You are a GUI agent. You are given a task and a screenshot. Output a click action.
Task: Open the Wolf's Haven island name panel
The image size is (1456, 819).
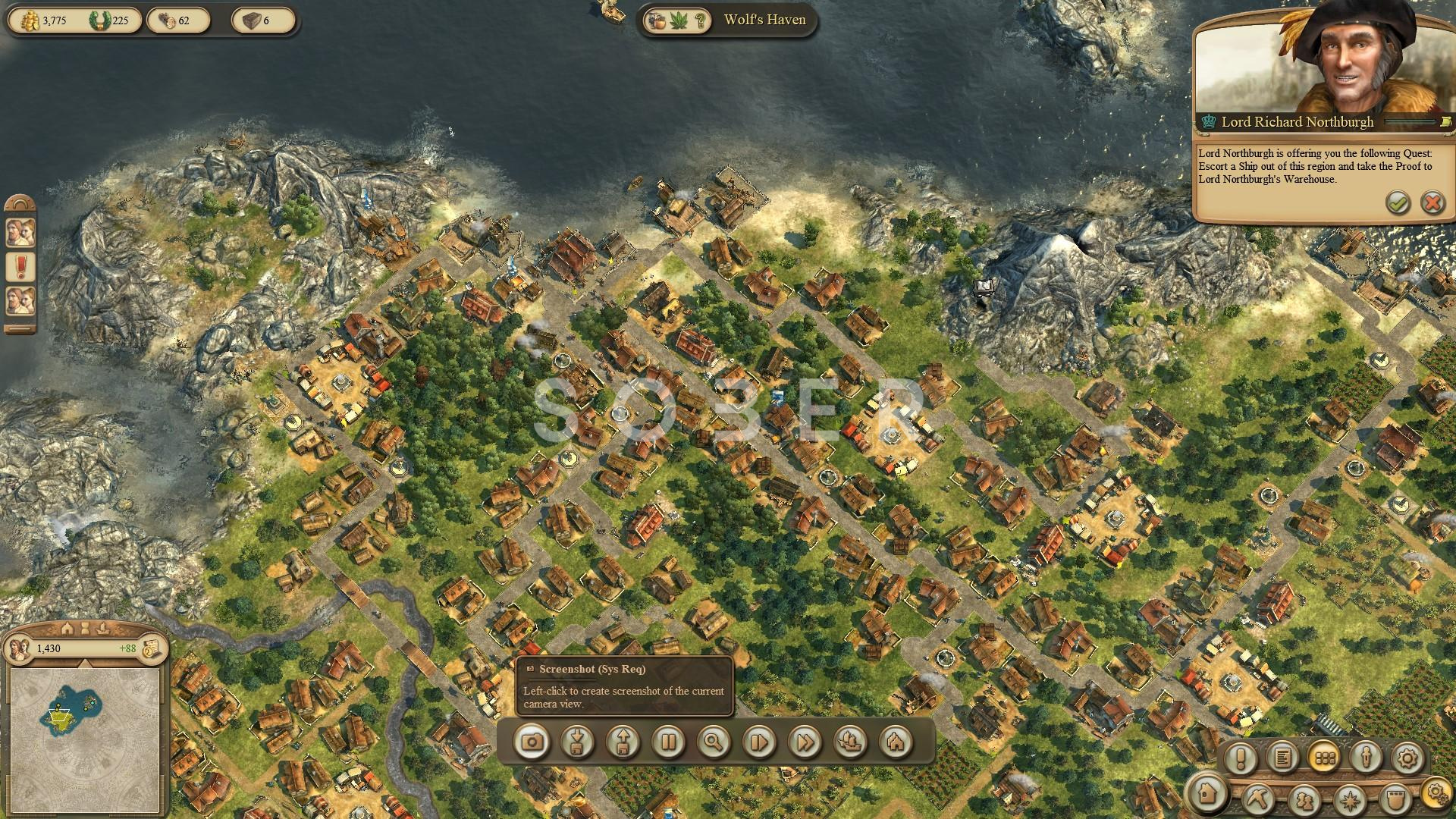[764, 20]
